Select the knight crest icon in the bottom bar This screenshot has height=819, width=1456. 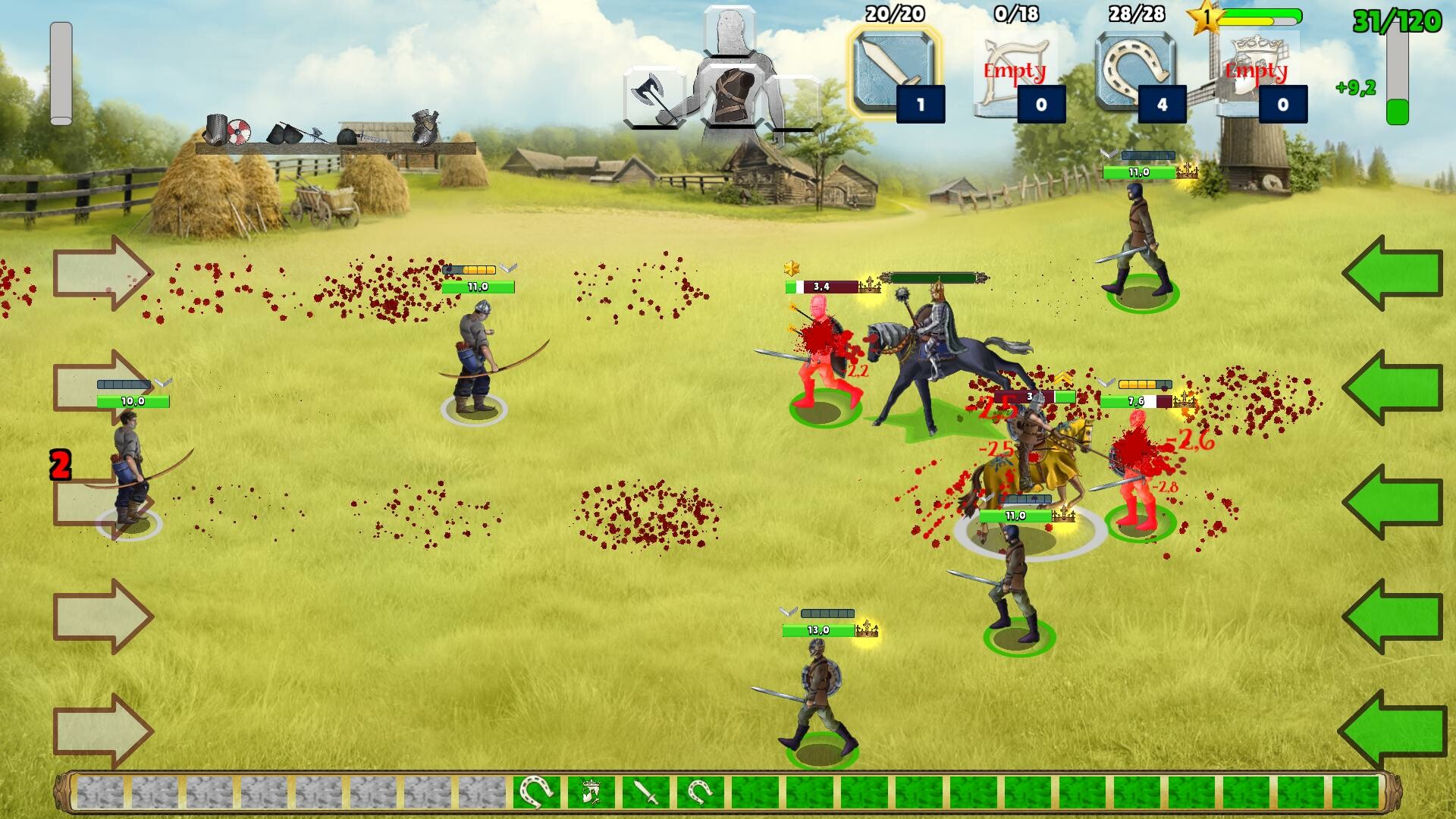(x=591, y=791)
